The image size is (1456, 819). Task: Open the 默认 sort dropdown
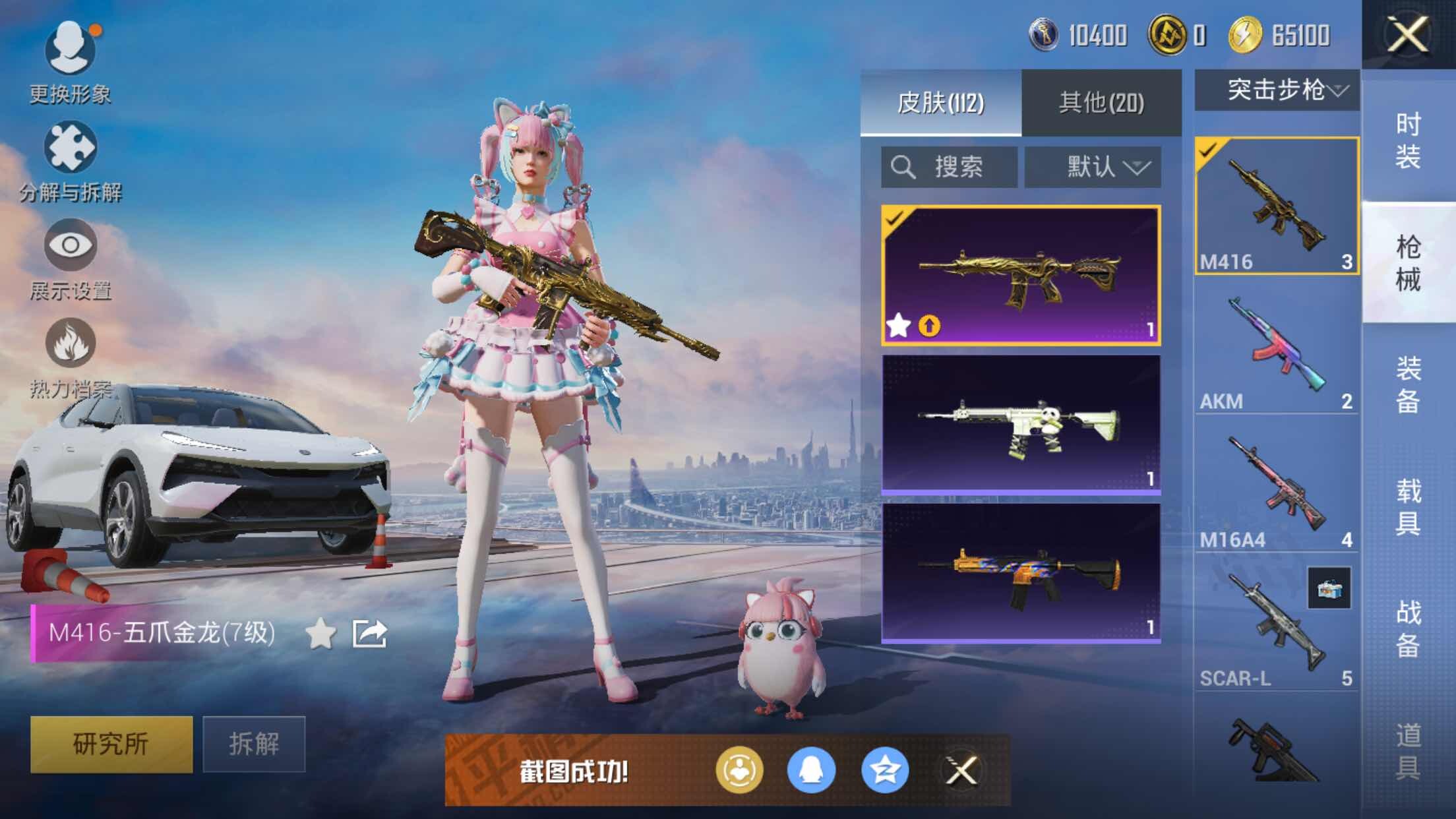tap(1093, 167)
